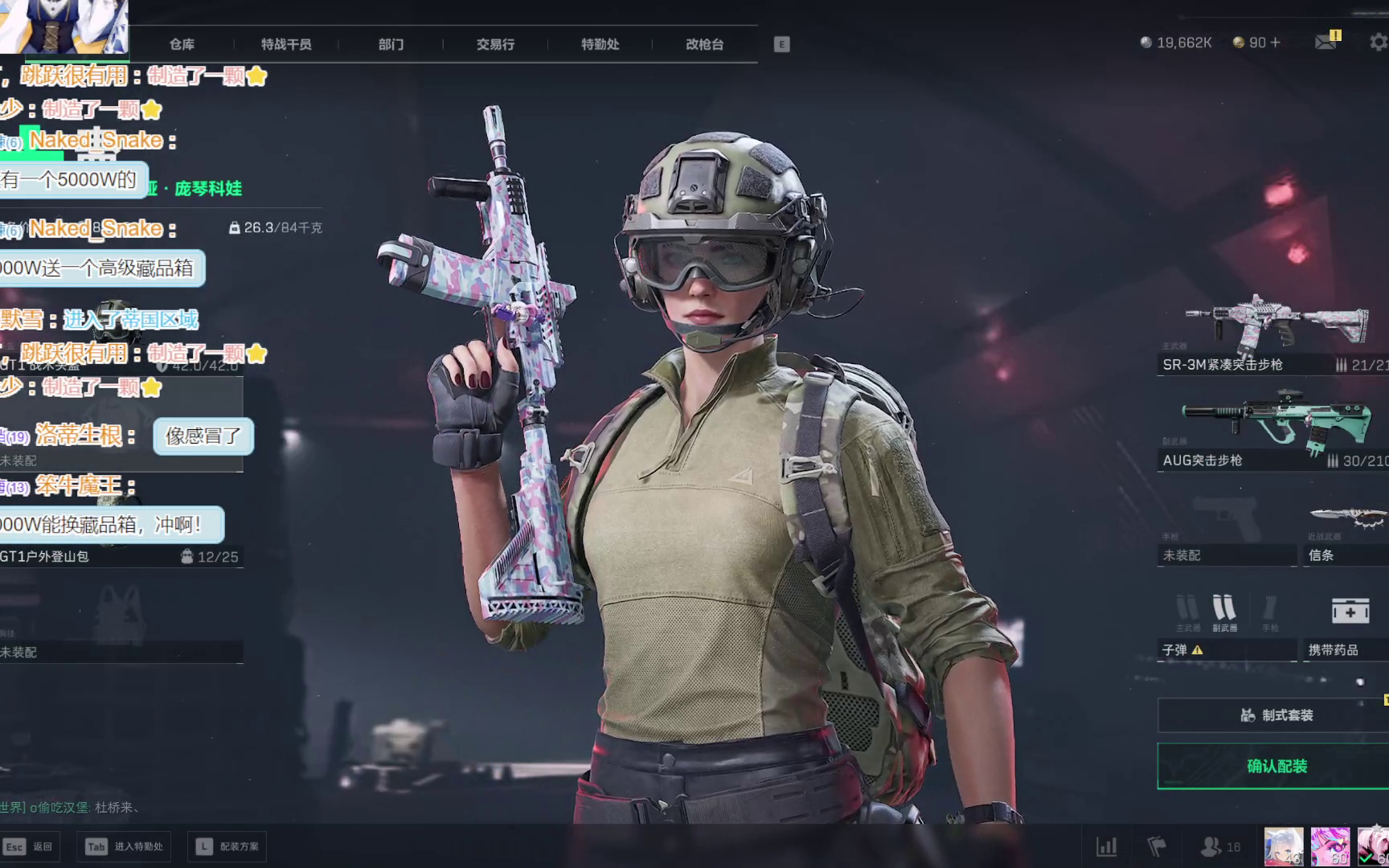Open settings with the gear icon
Viewport: 1389px width, 868px height.
[x=1378, y=42]
